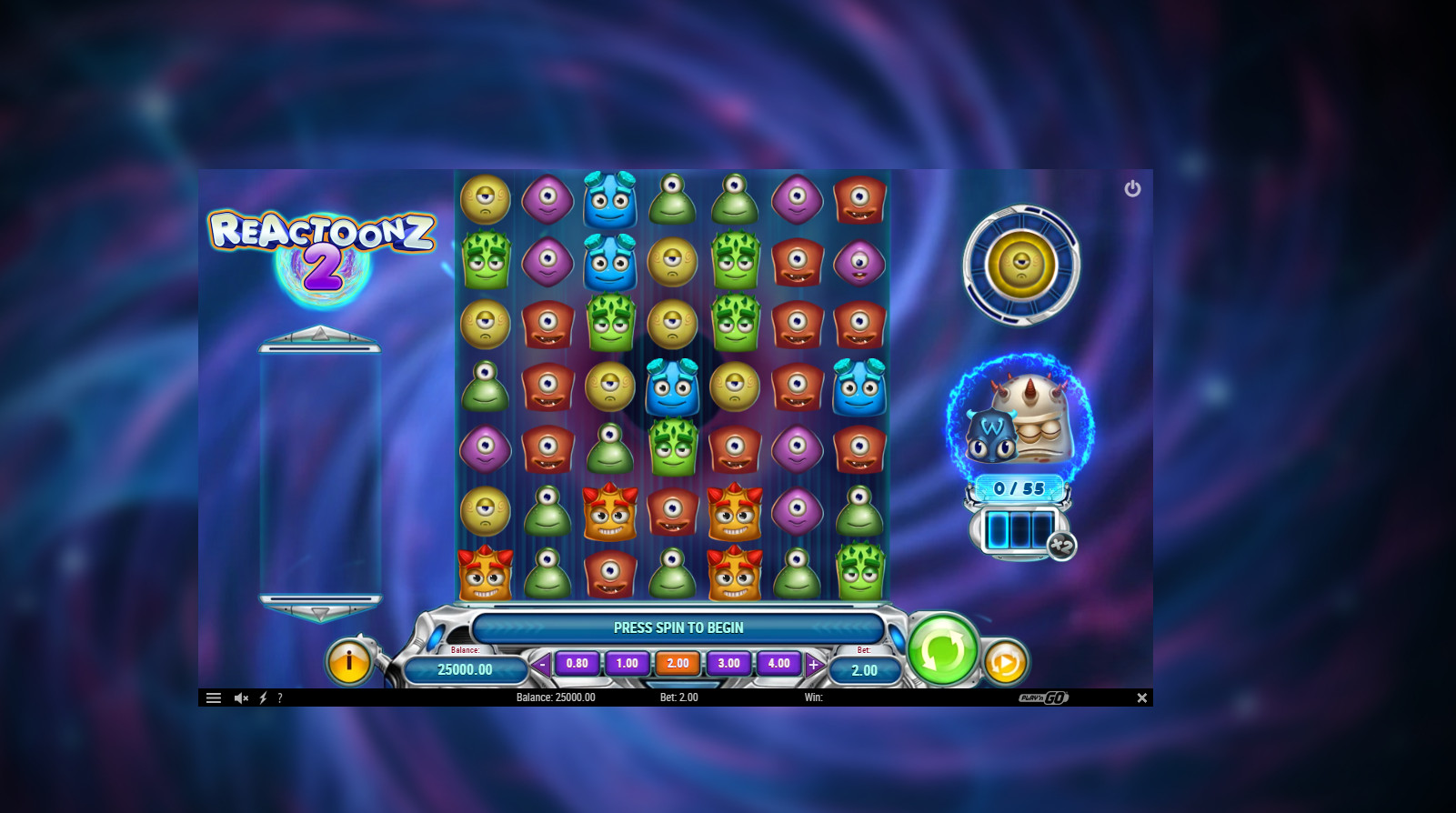Increase the bet with the plus arrow
The height and width of the screenshot is (813, 1456).
click(814, 665)
